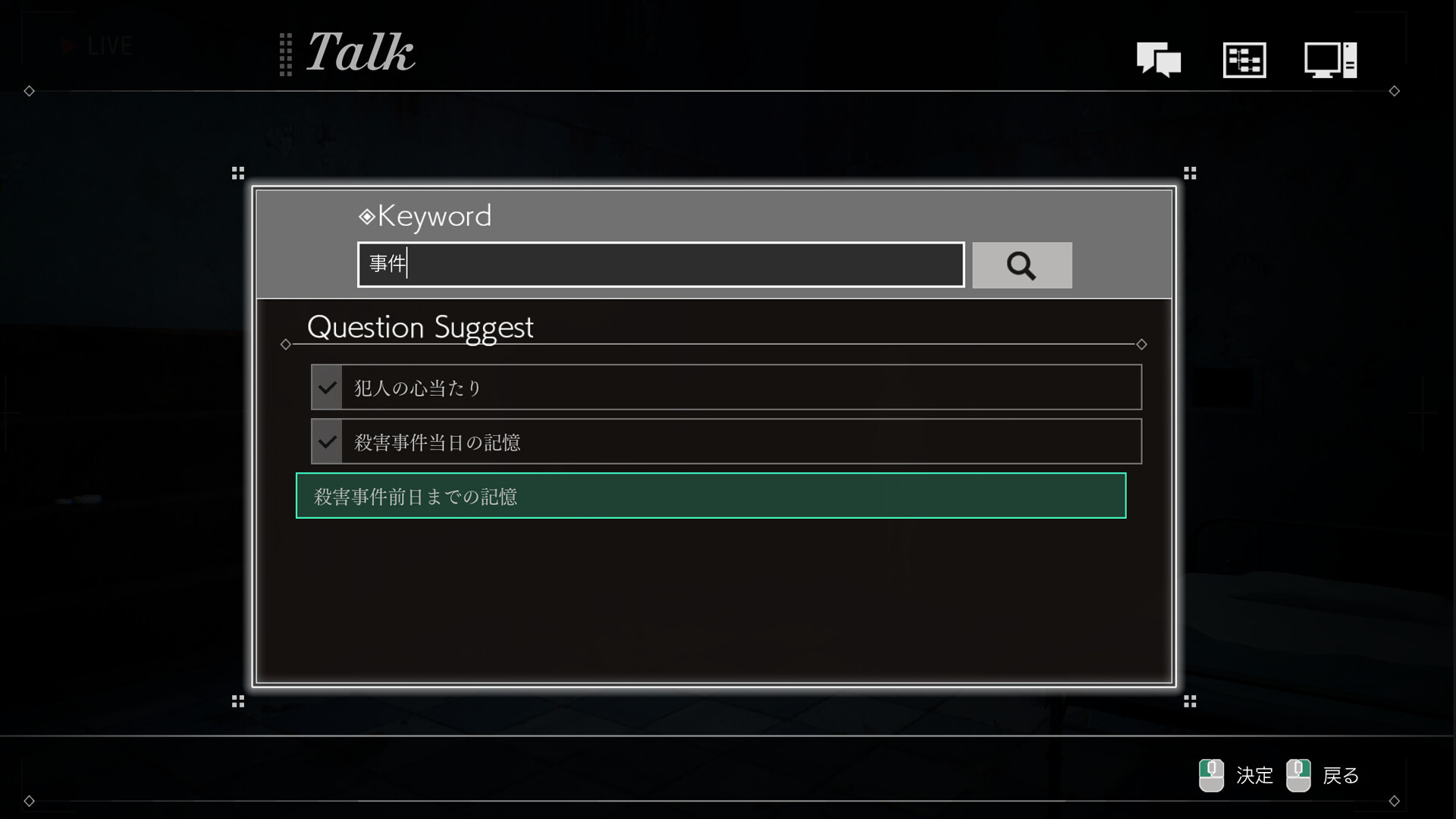
Task: Open the chat messages icon
Action: coord(1159,59)
